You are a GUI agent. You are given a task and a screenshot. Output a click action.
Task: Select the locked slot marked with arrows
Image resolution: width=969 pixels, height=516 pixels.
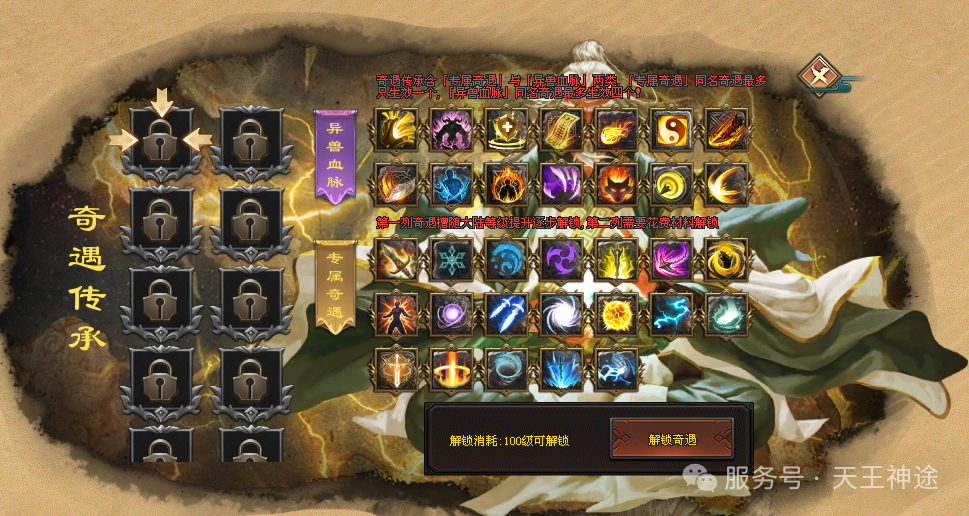point(160,142)
